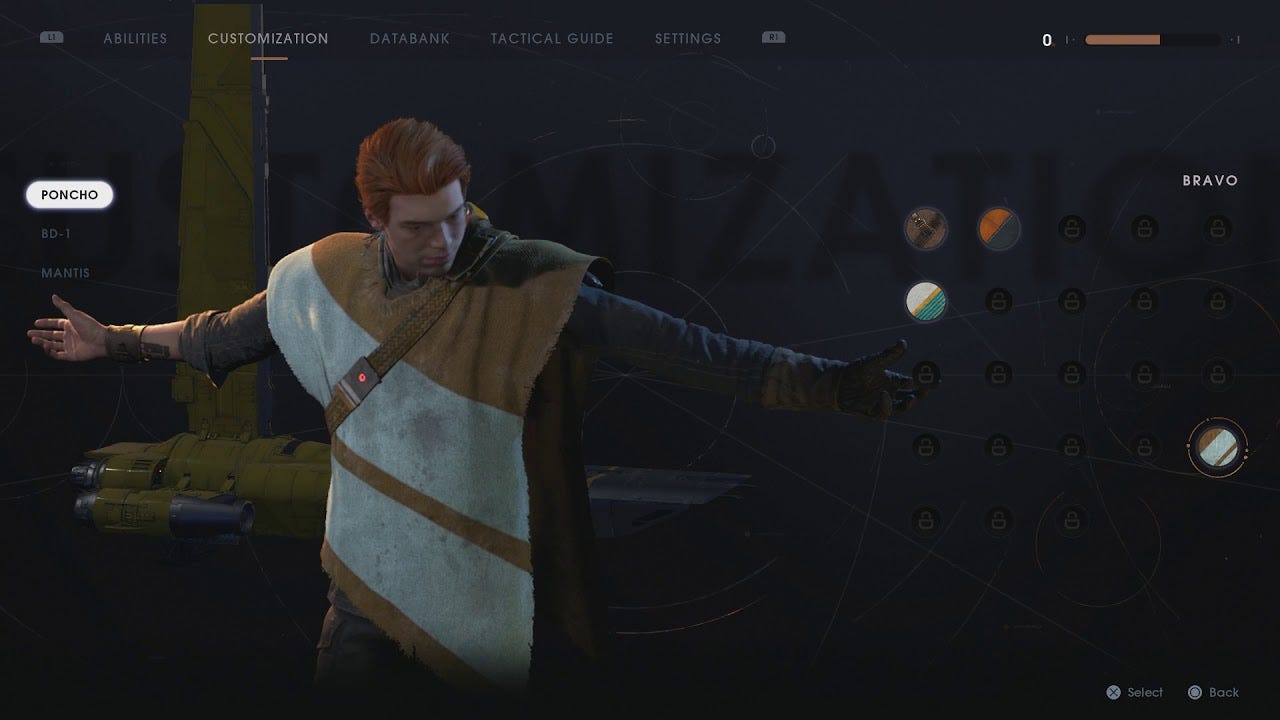Choose the orange and grey poncho swatch
This screenshot has height=720, width=1280.
pos(998,228)
